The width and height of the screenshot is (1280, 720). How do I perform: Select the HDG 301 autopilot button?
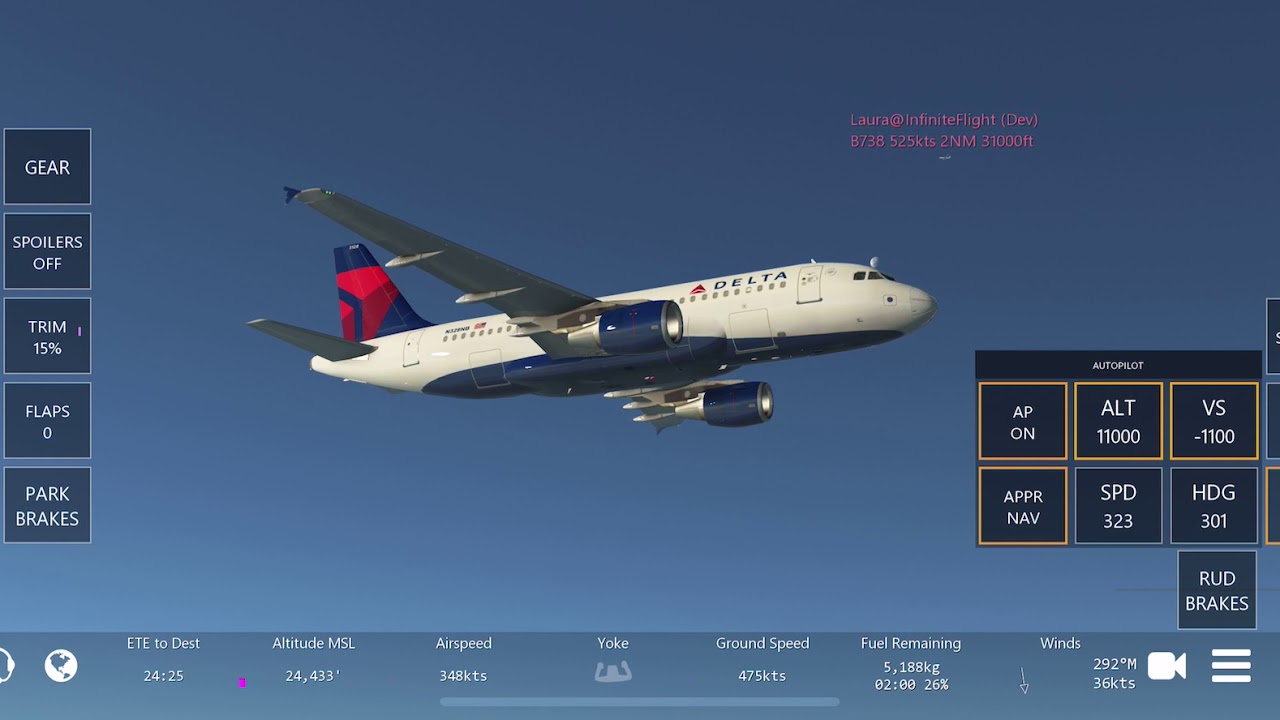(x=1214, y=507)
